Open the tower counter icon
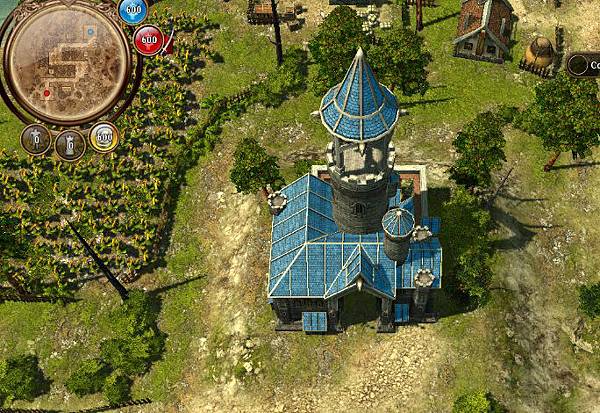The image size is (600, 413). click(69, 144)
